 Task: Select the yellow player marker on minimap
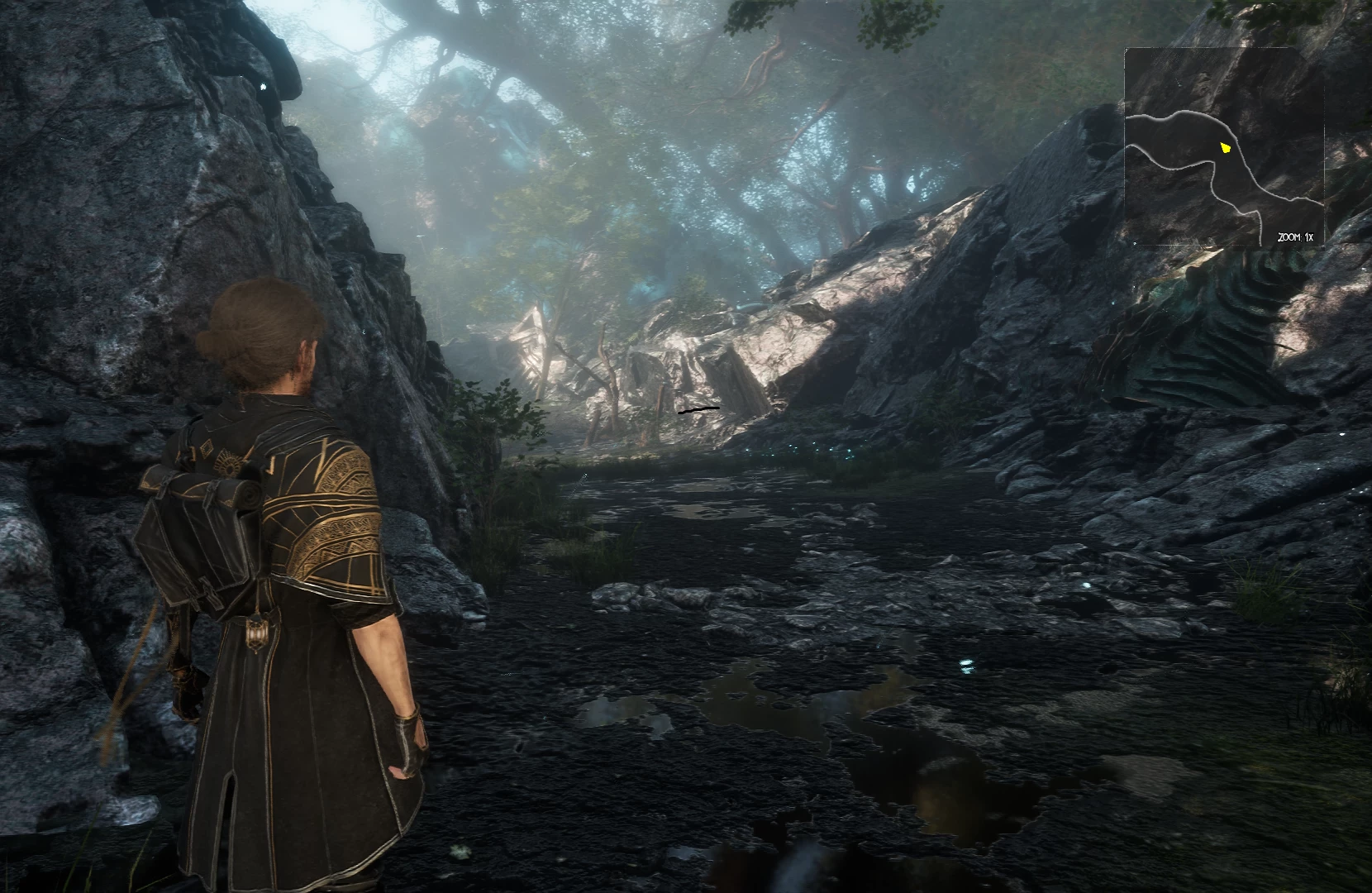point(1226,148)
